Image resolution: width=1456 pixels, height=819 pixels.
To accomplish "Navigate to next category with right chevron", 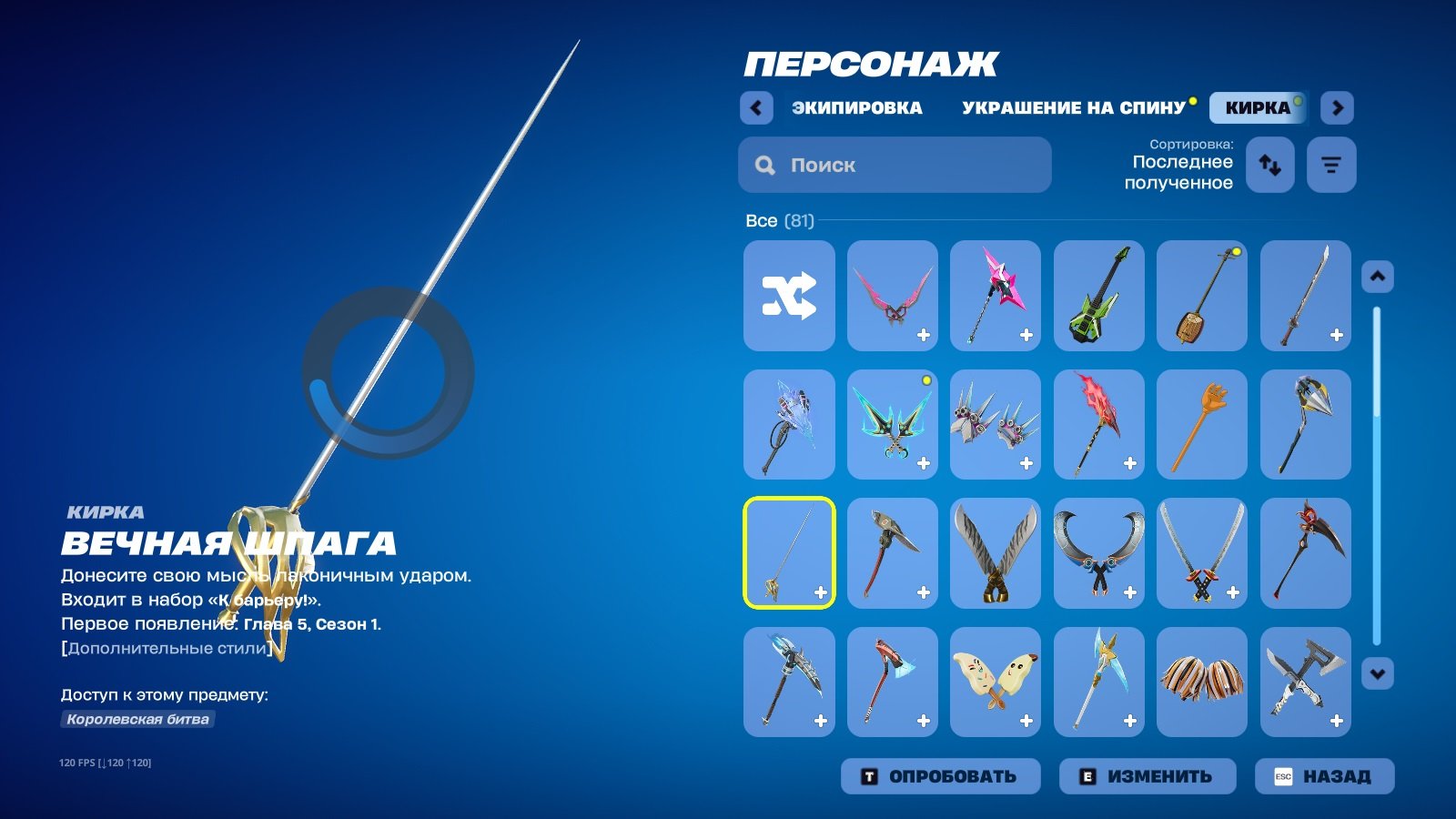I will click(x=1339, y=107).
